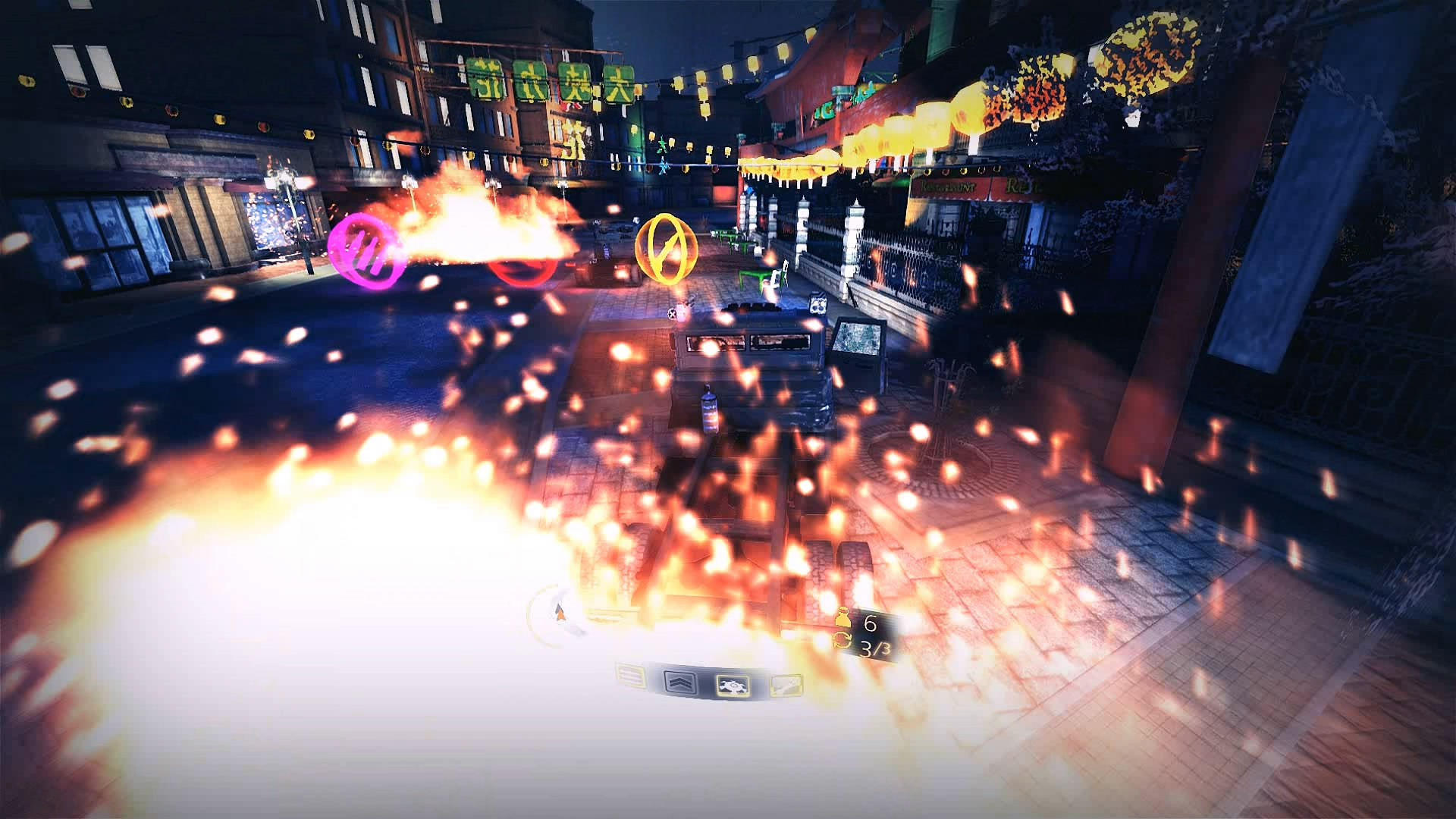This screenshot has width=1456, height=819.
Task: Click the fire extinguisher beside the truck
Action: [x=708, y=410]
